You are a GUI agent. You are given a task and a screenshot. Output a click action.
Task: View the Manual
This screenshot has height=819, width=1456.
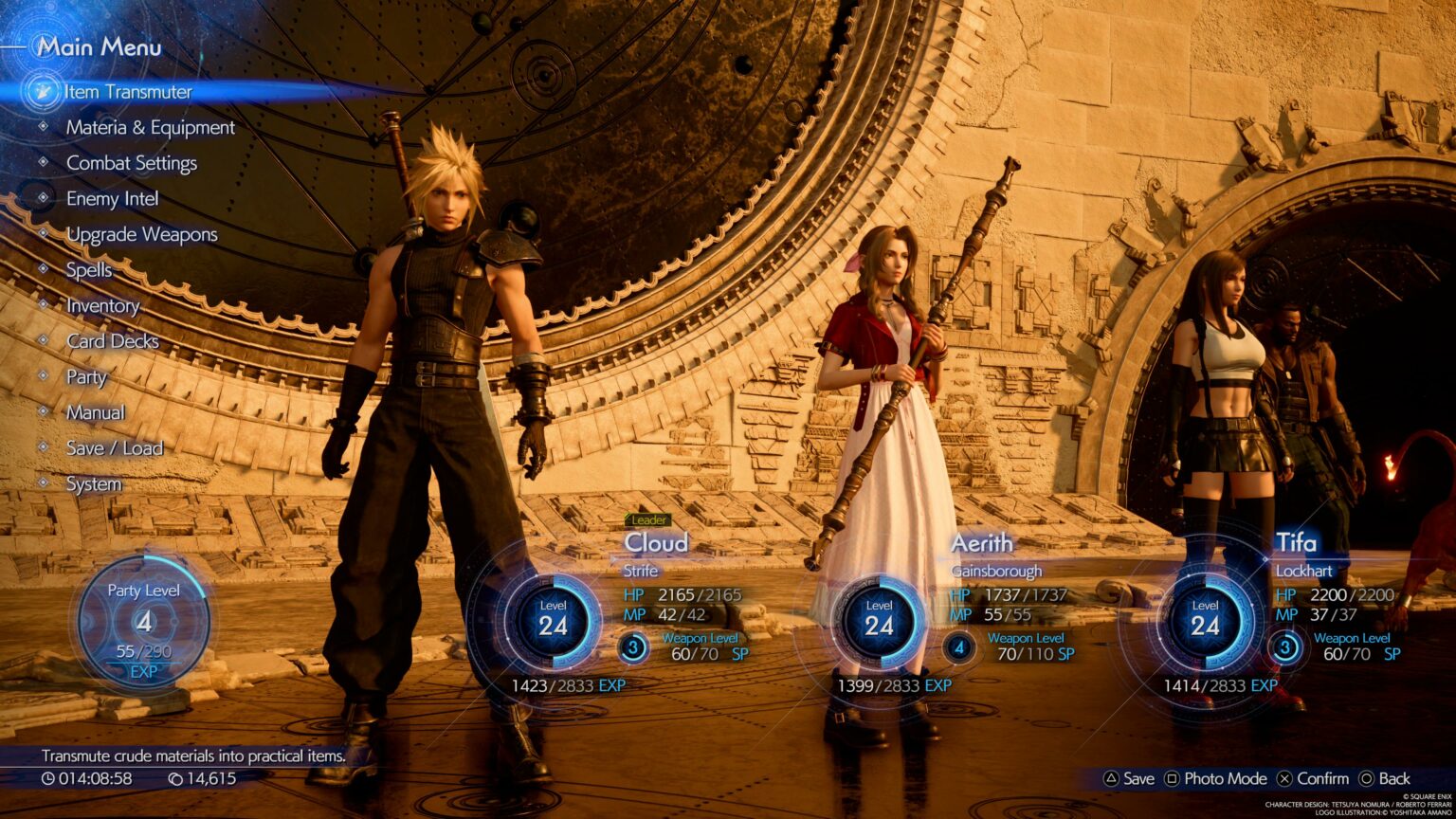click(95, 412)
